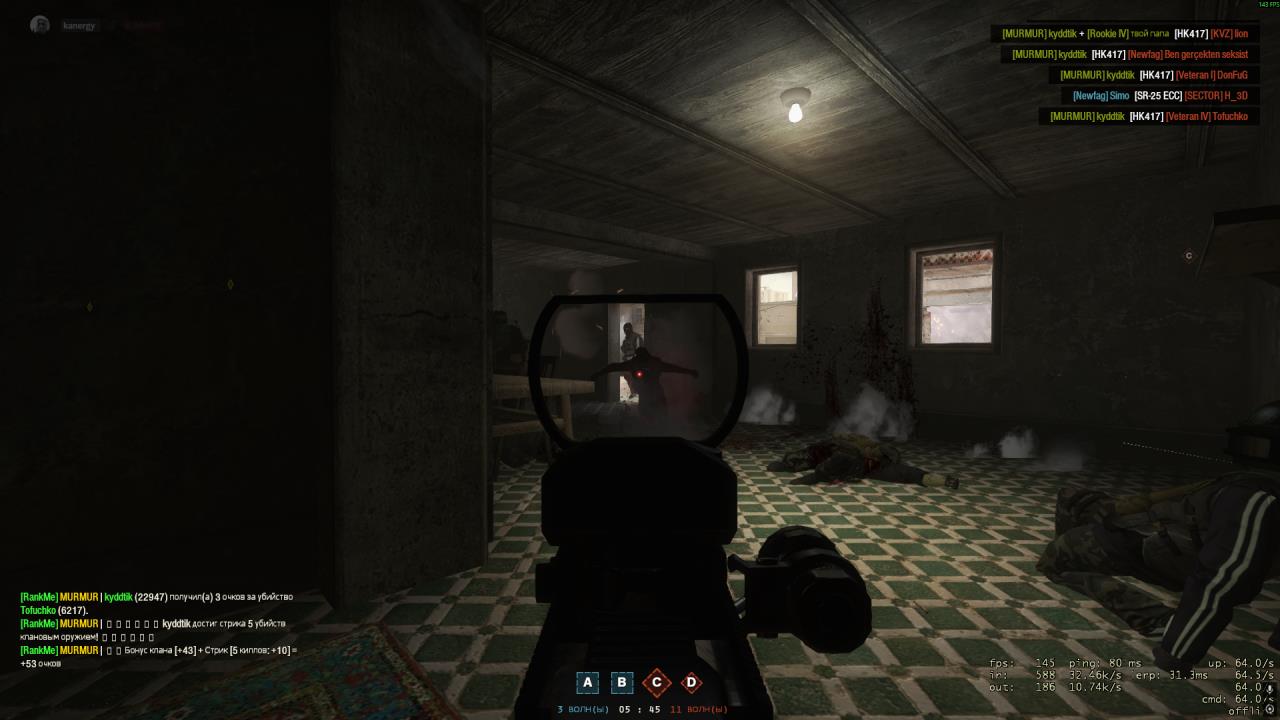This screenshot has width=1280, height=720.
Task: Click the diamond objective D icon
Action: [x=690, y=682]
